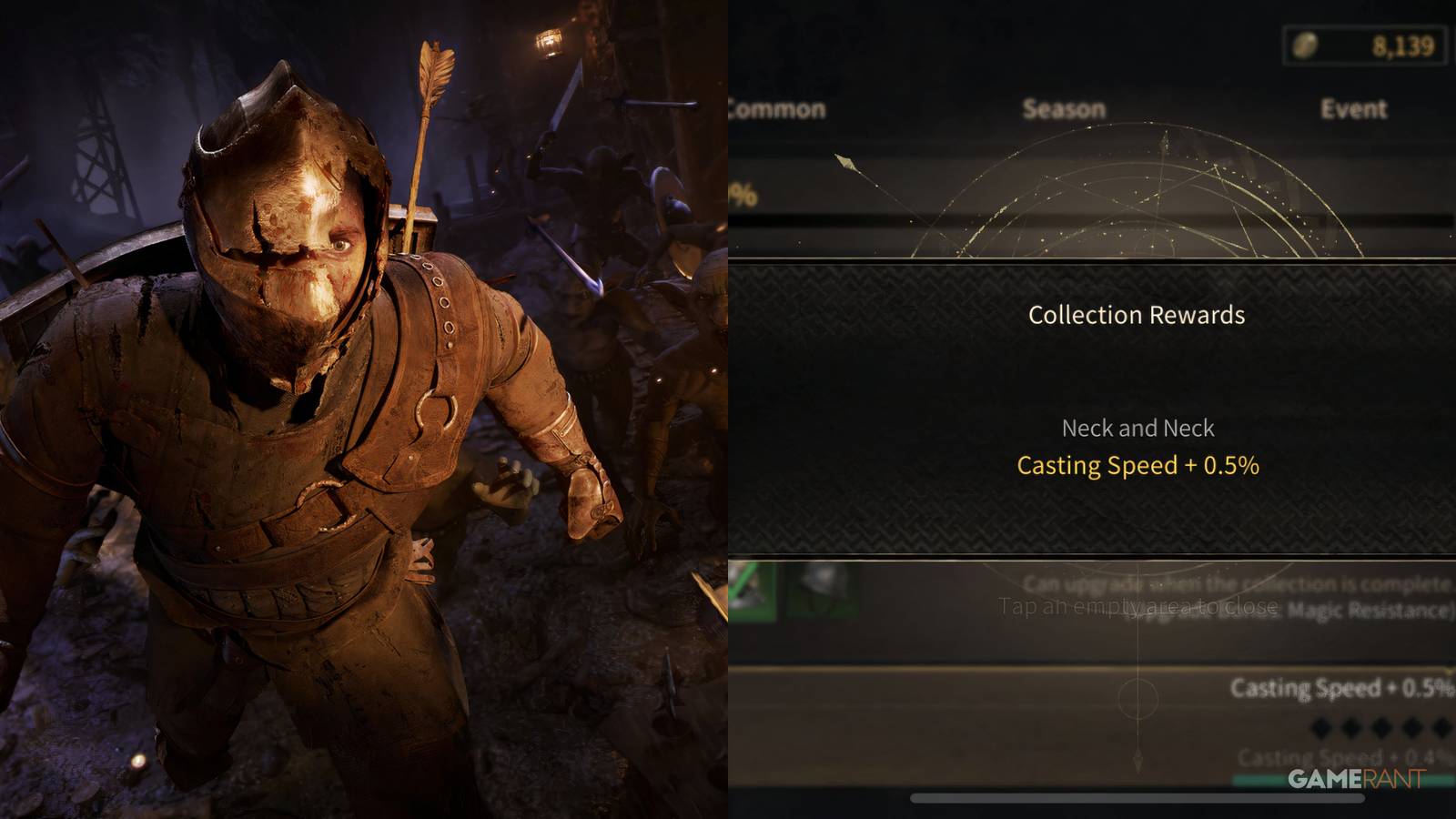The height and width of the screenshot is (819, 1456).
Task: Click the gold currency coin icon
Action: point(1305,44)
